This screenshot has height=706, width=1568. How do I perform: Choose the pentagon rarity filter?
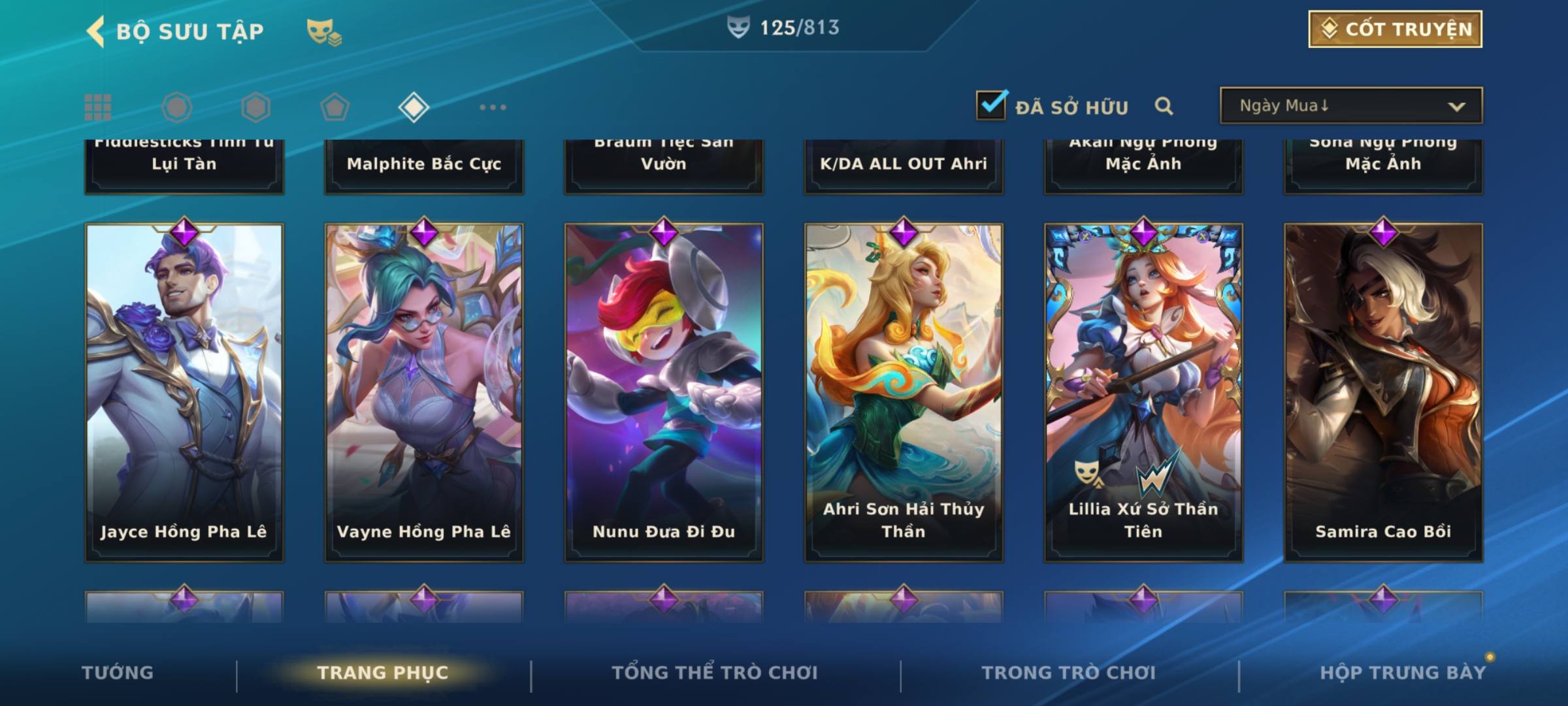pyautogui.click(x=335, y=107)
